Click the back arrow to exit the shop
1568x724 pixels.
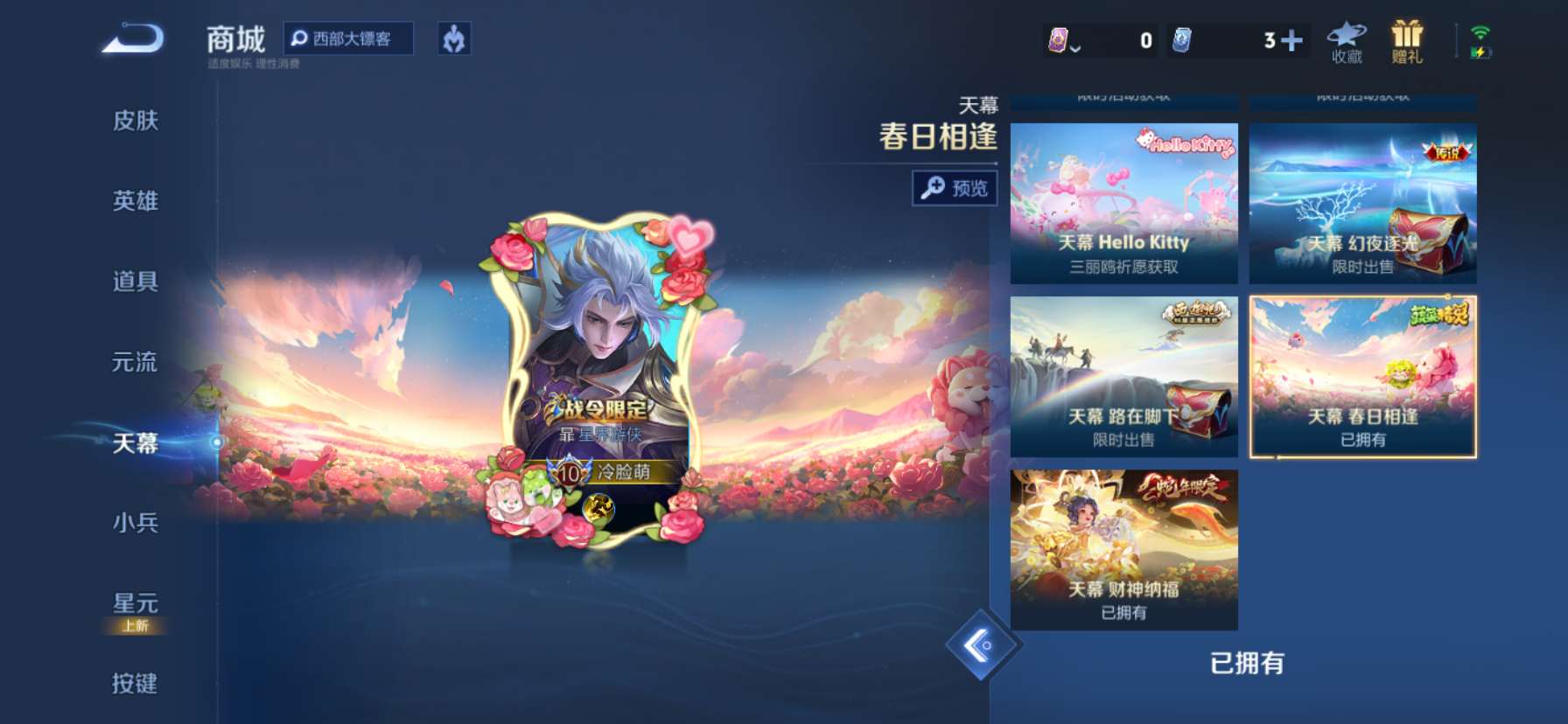131,39
